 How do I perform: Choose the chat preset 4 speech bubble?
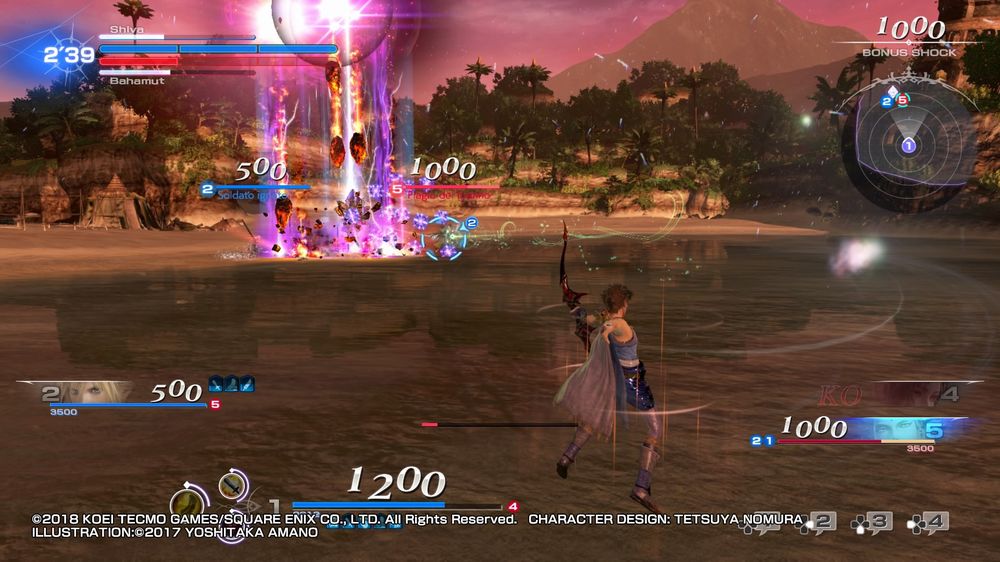pos(928,521)
